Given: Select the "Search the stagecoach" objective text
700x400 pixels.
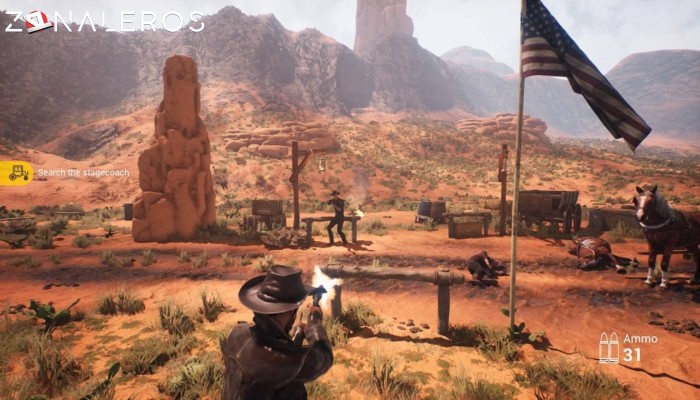Looking at the screenshot, I should click(x=83, y=173).
